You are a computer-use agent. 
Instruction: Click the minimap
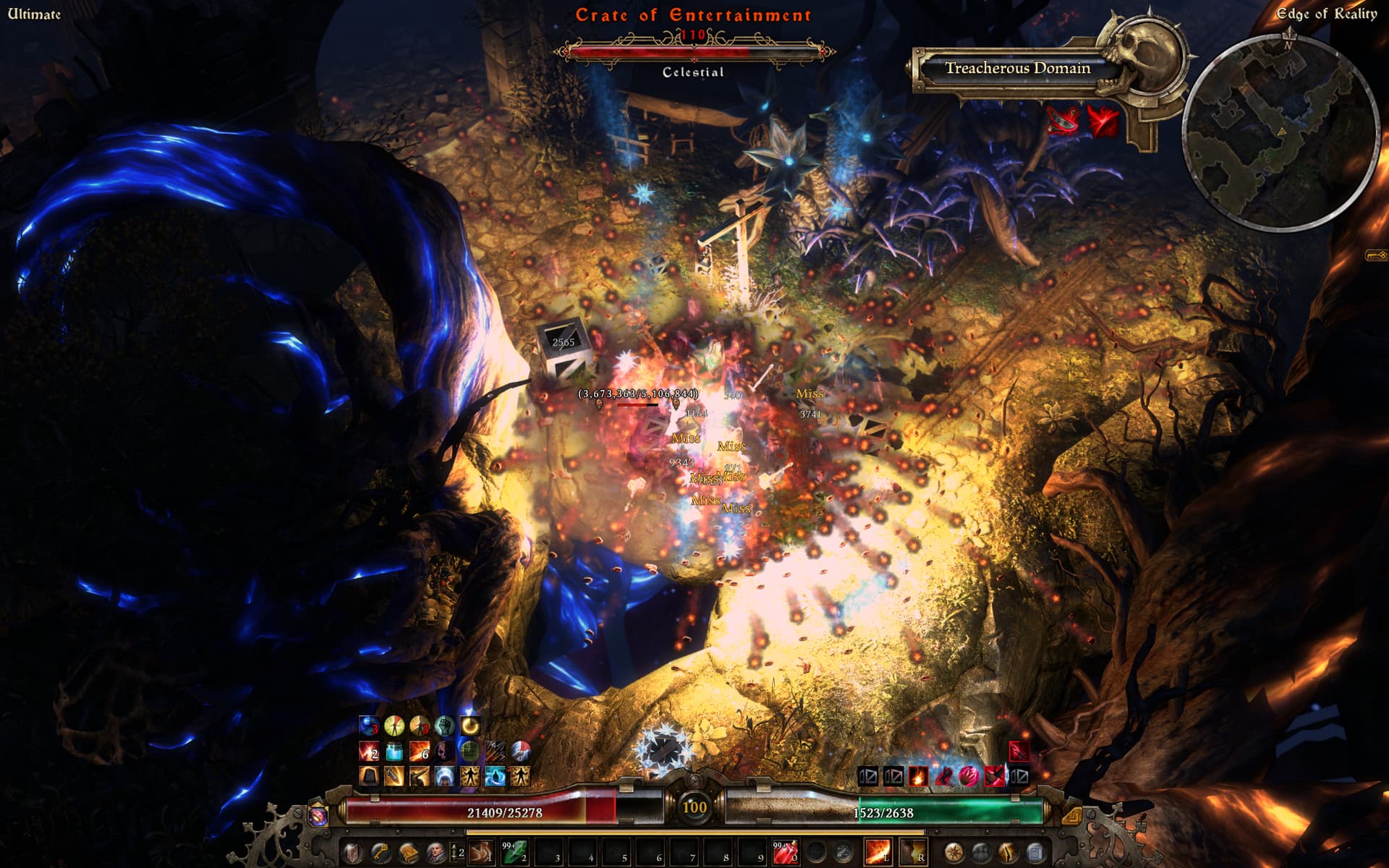click(x=1279, y=130)
